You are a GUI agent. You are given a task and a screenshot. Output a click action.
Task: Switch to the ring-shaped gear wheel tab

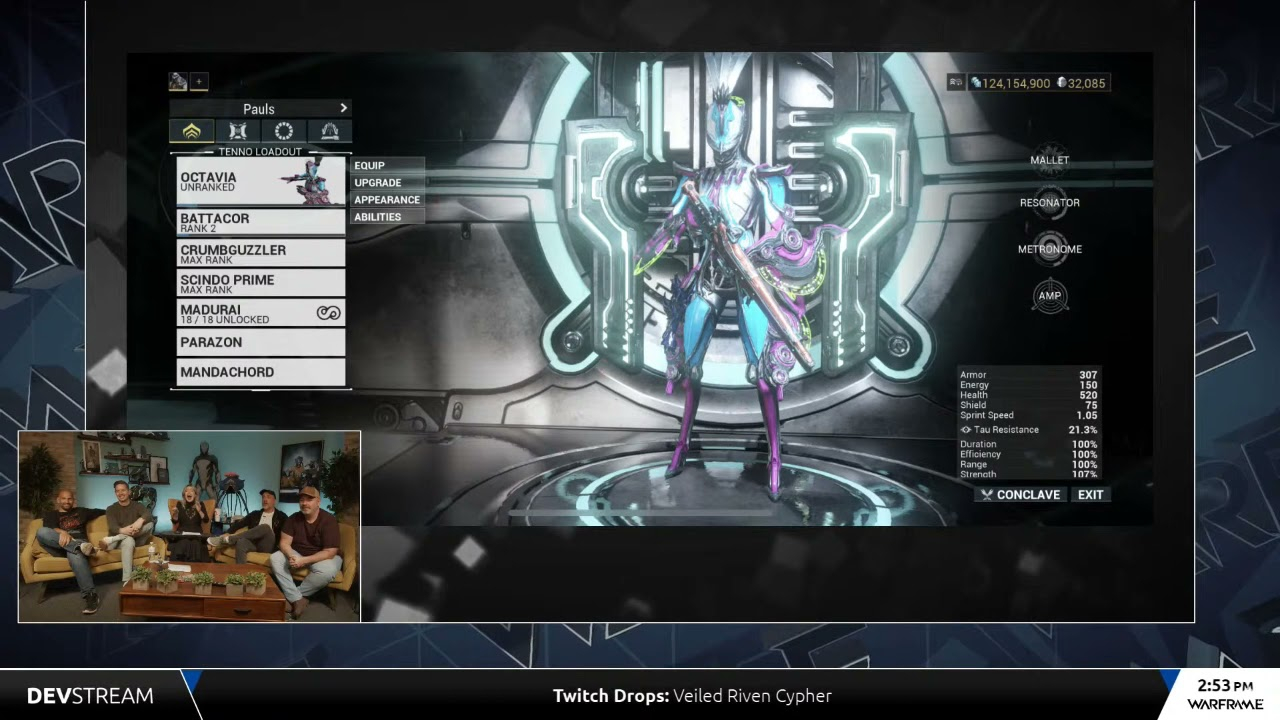284,131
